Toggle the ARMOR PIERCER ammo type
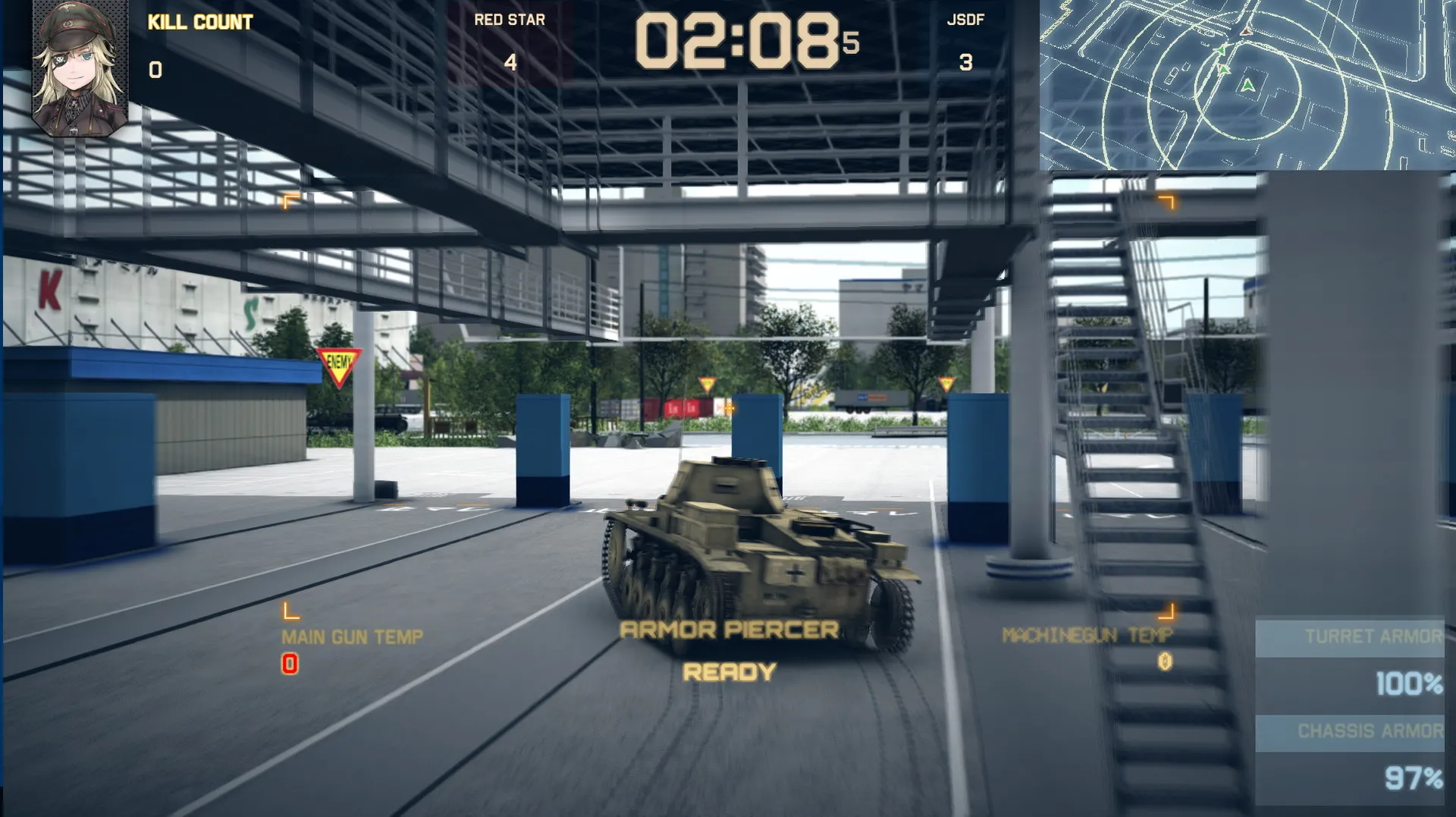 730,629
